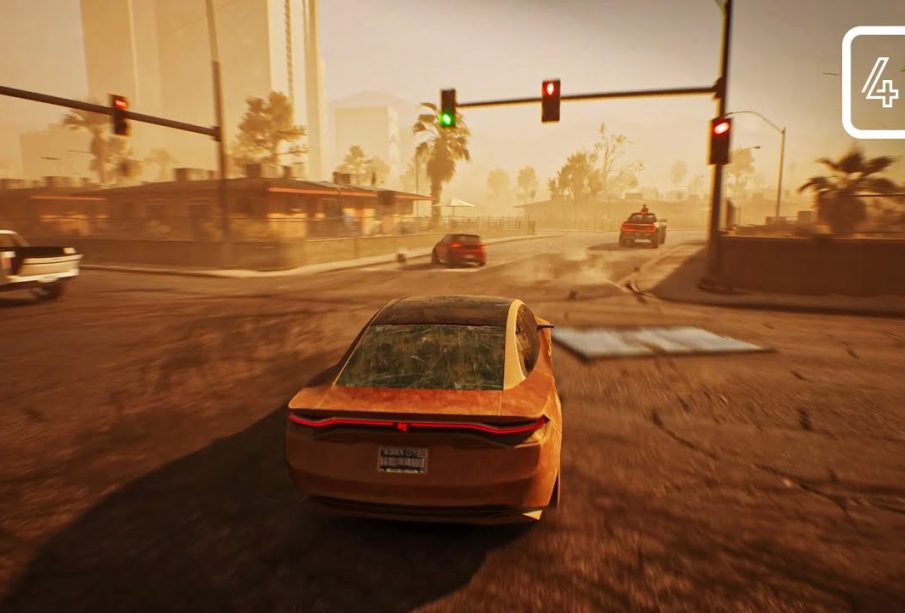This screenshot has width=905, height=613.
Task: Click the white number 4 badge
Action: tap(877, 82)
